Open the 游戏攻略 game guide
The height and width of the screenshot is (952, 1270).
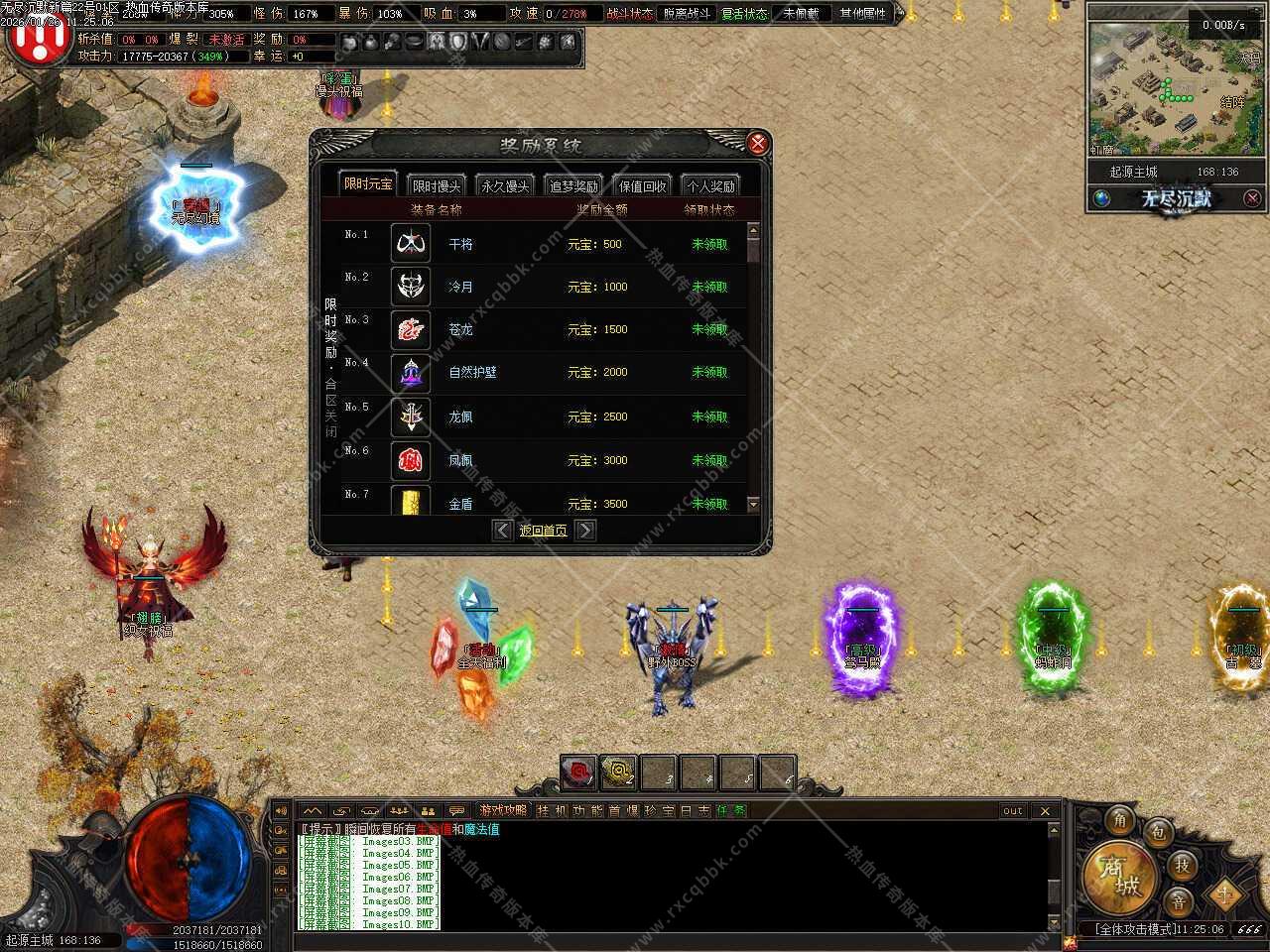pos(503,810)
